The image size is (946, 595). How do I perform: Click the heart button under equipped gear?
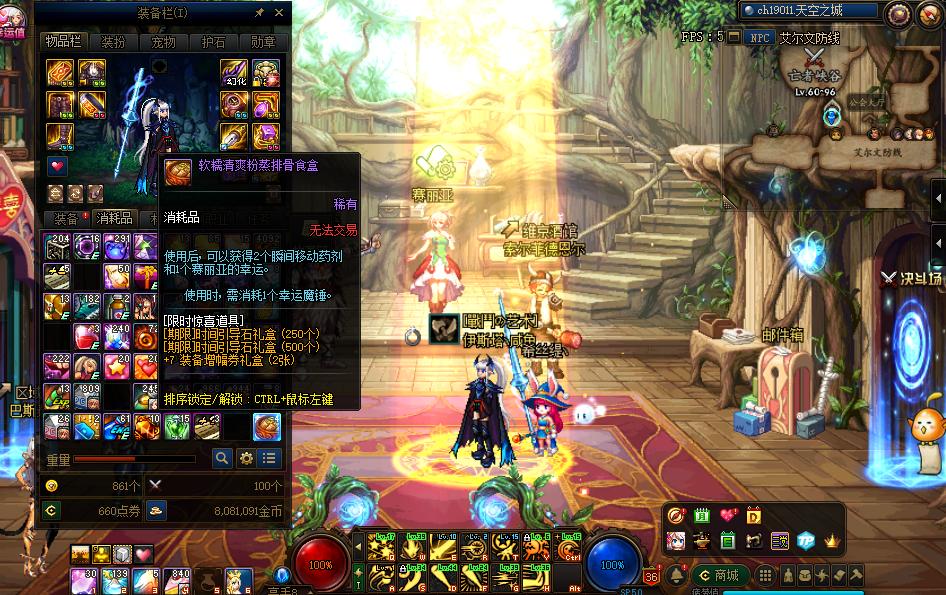[57, 166]
